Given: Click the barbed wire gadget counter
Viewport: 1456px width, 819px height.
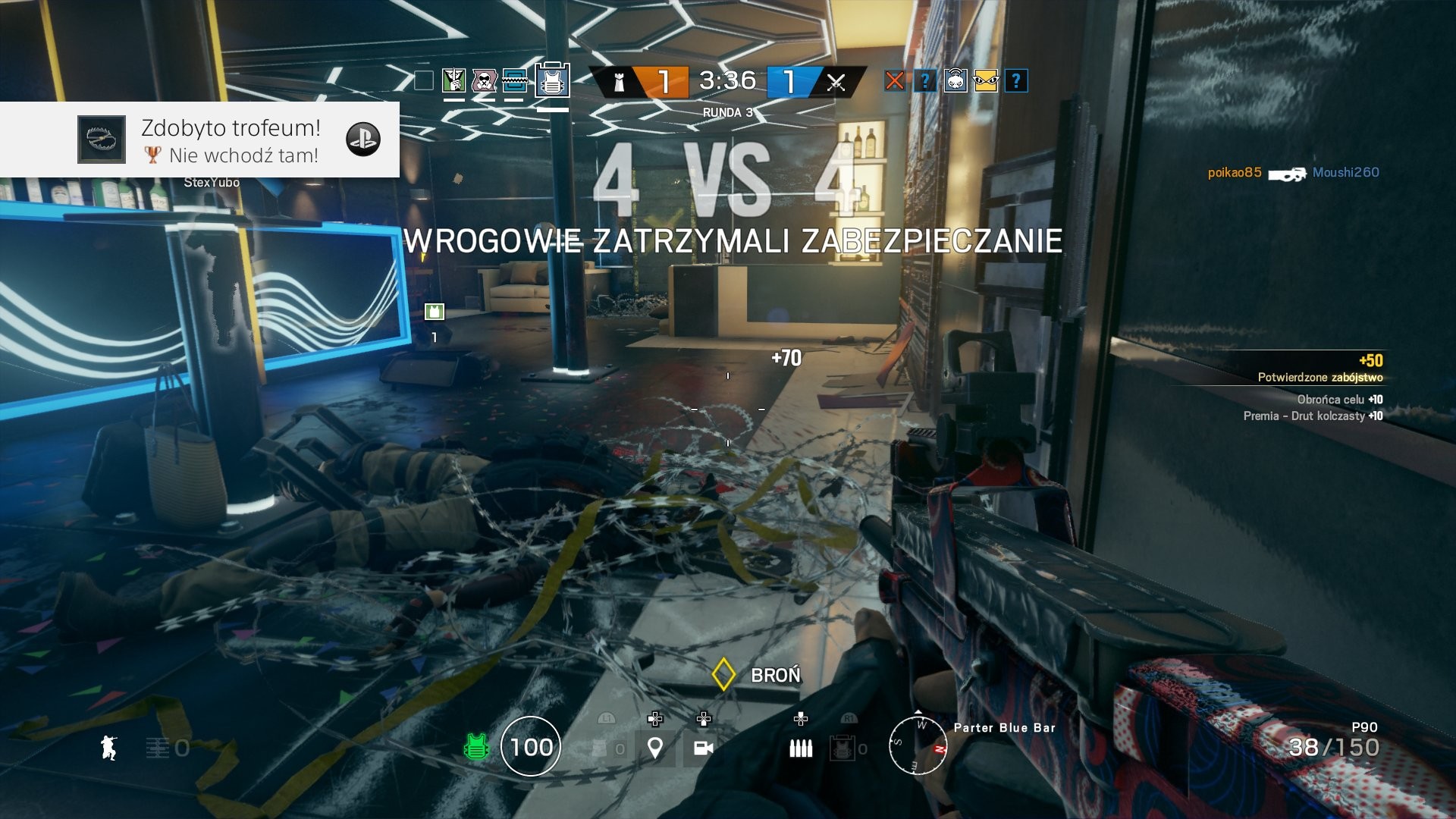Looking at the screenshot, I should [168, 748].
